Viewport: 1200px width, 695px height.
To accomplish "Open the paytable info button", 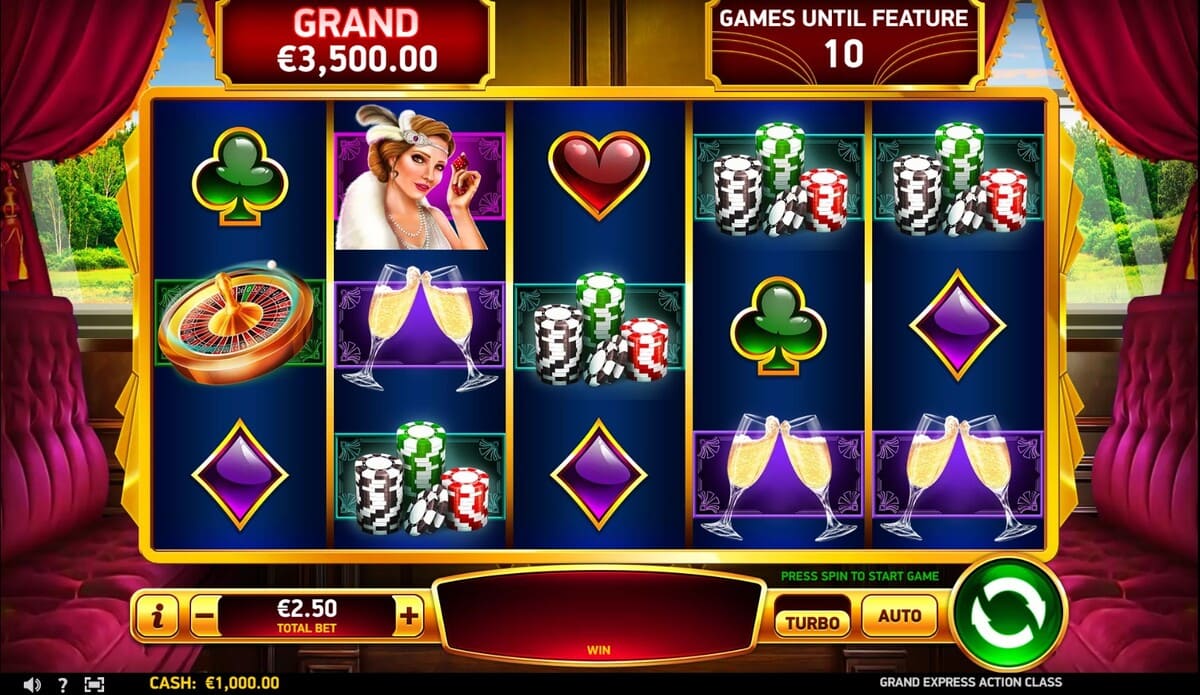I will coord(158,617).
